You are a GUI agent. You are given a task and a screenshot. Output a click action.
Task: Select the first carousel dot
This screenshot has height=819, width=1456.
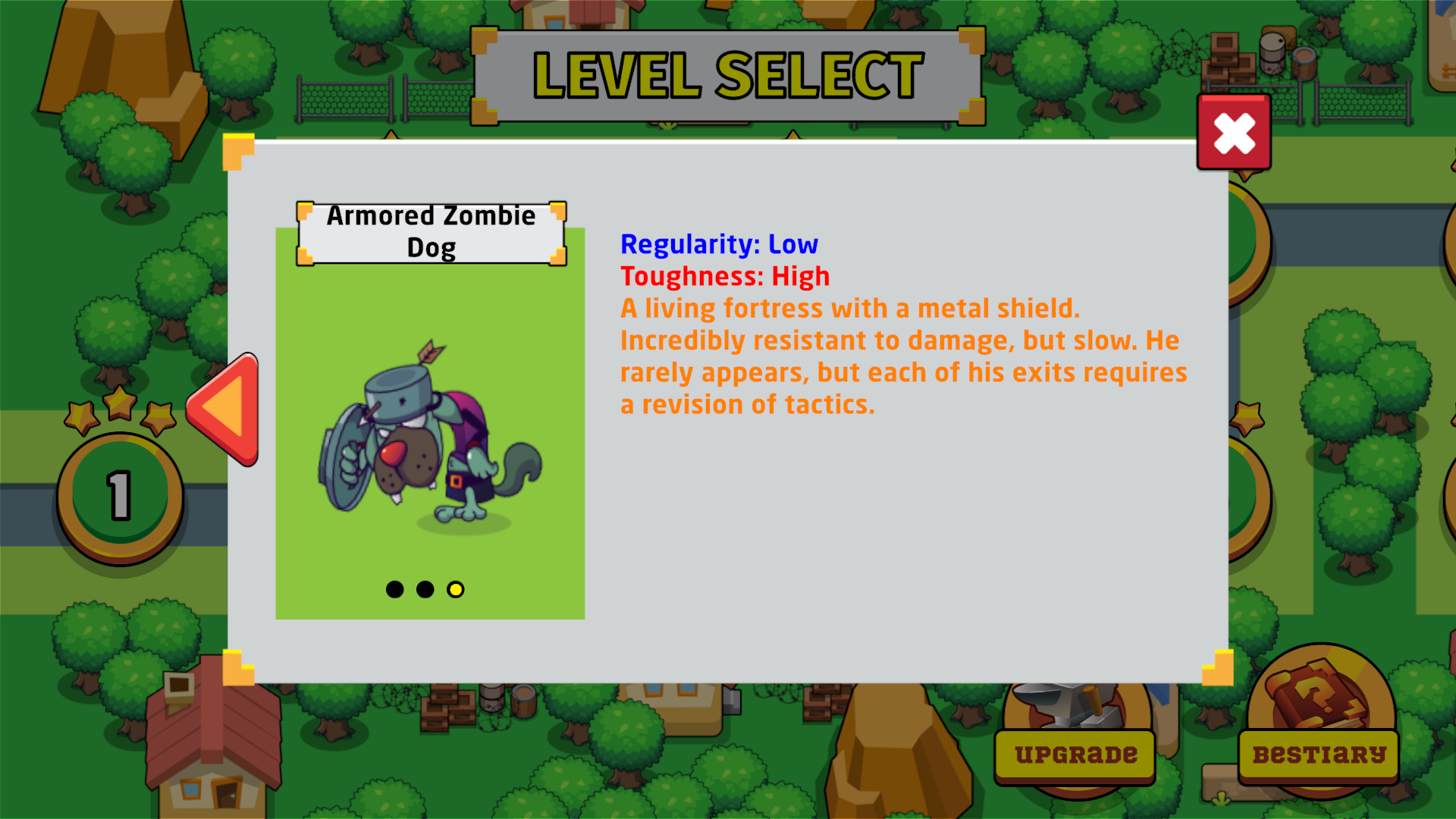(395, 589)
